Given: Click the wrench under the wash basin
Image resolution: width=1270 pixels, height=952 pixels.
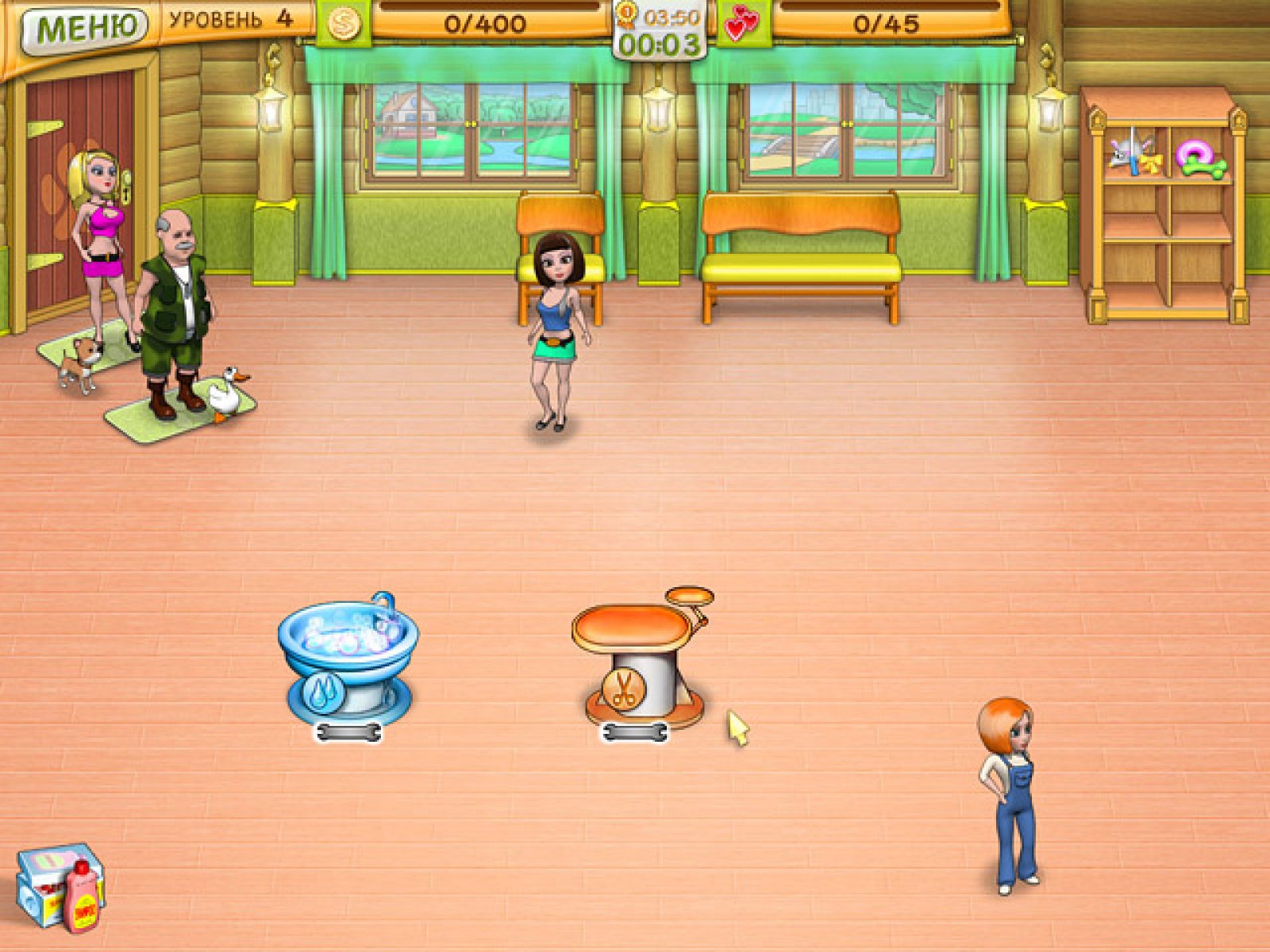Looking at the screenshot, I should [348, 733].
